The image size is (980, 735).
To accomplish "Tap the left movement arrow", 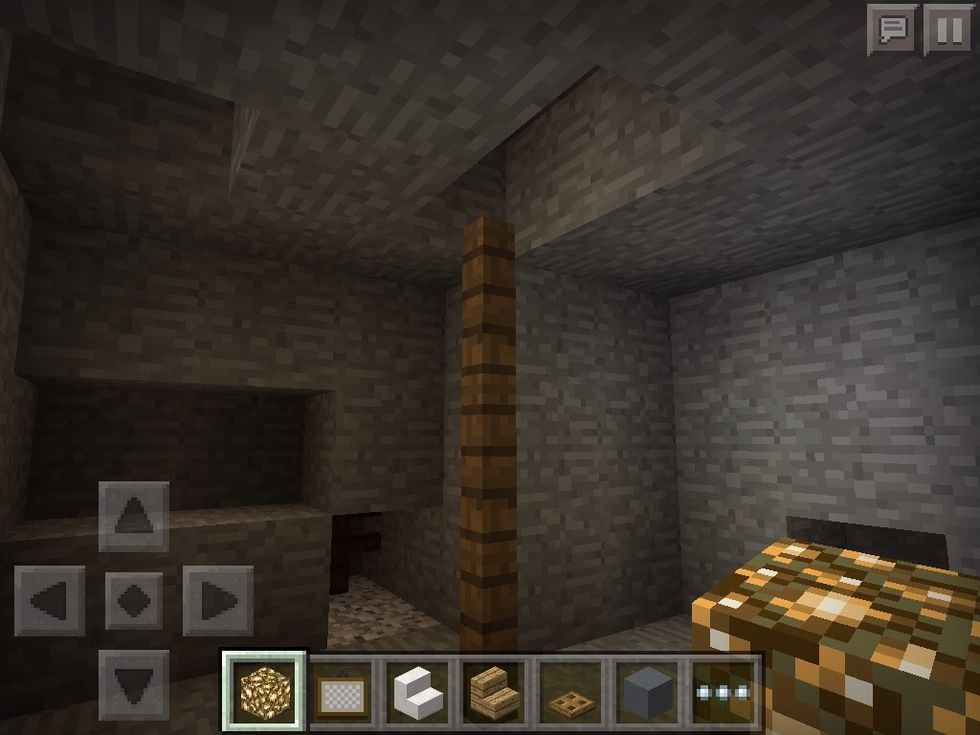I will (49, 600).
